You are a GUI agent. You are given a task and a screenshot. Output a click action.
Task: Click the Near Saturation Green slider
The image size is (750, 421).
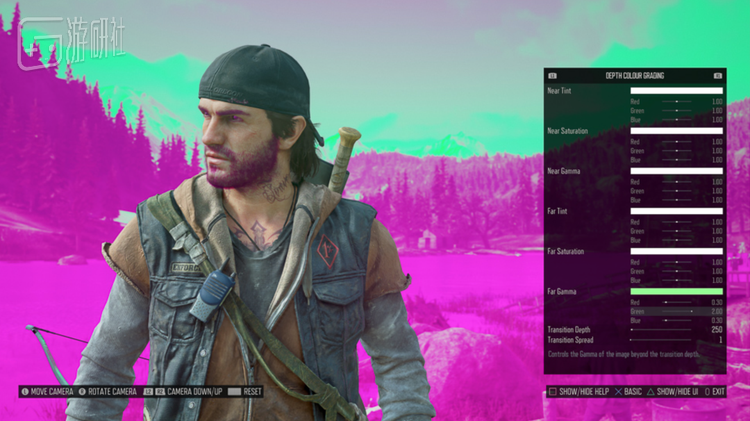pos(676,151)
